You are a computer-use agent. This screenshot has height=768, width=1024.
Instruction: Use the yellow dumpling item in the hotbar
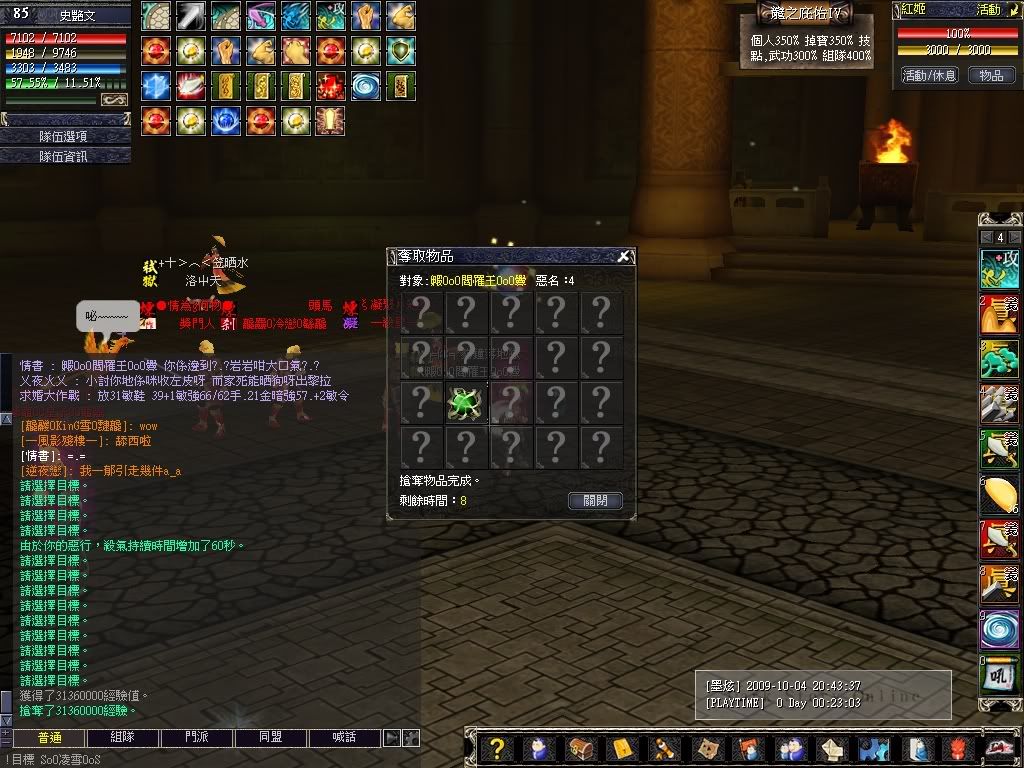pyautogui.click(x=999, y=494)
